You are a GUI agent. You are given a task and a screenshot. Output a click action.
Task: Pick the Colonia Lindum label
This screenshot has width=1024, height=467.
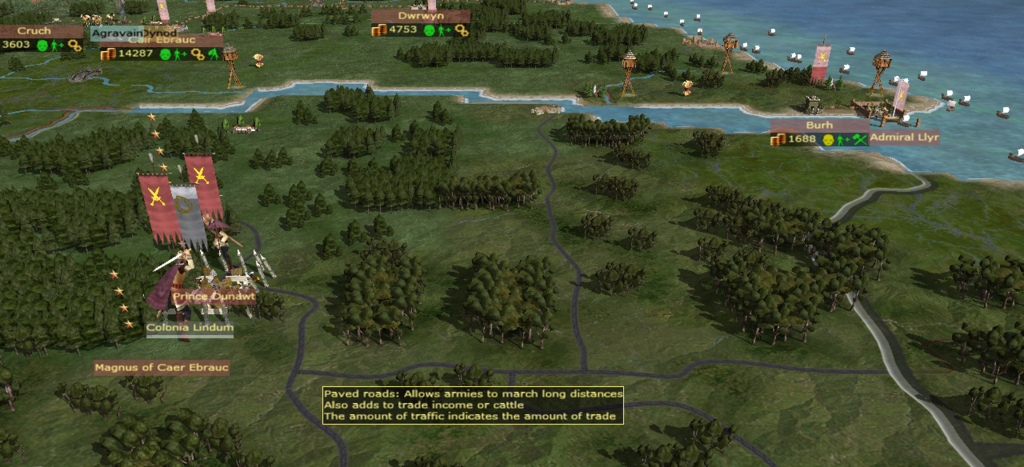click(x=190, y=328)
